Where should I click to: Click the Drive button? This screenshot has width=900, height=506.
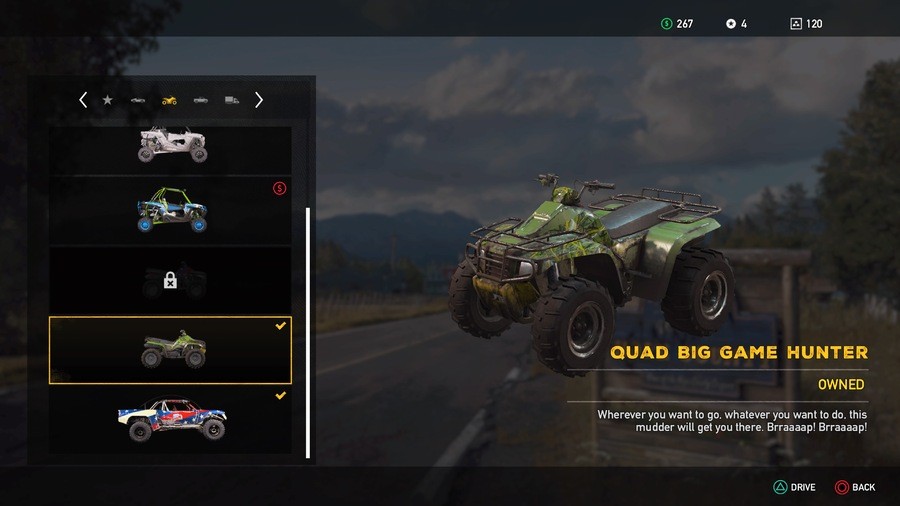pos(795,487)
